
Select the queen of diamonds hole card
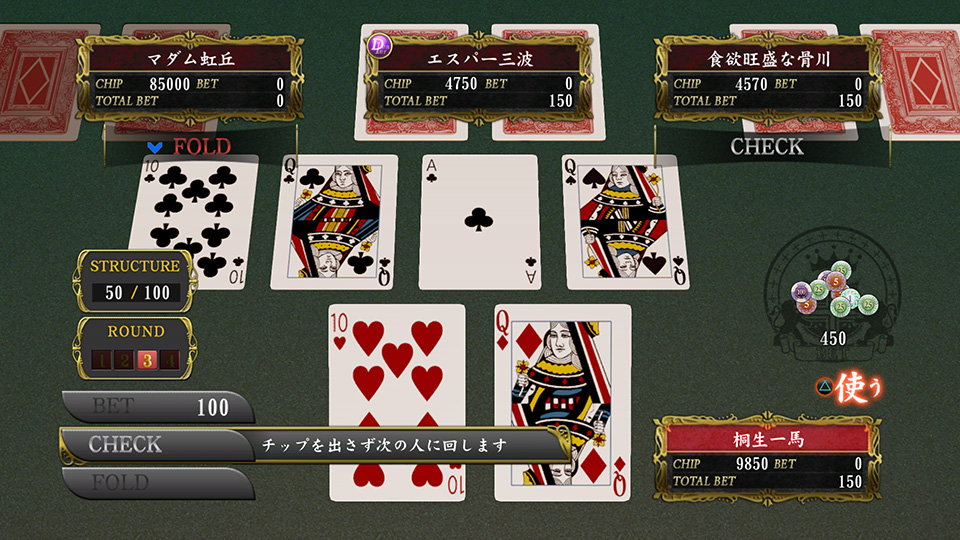pyautogui.click(x=562, y=400)
